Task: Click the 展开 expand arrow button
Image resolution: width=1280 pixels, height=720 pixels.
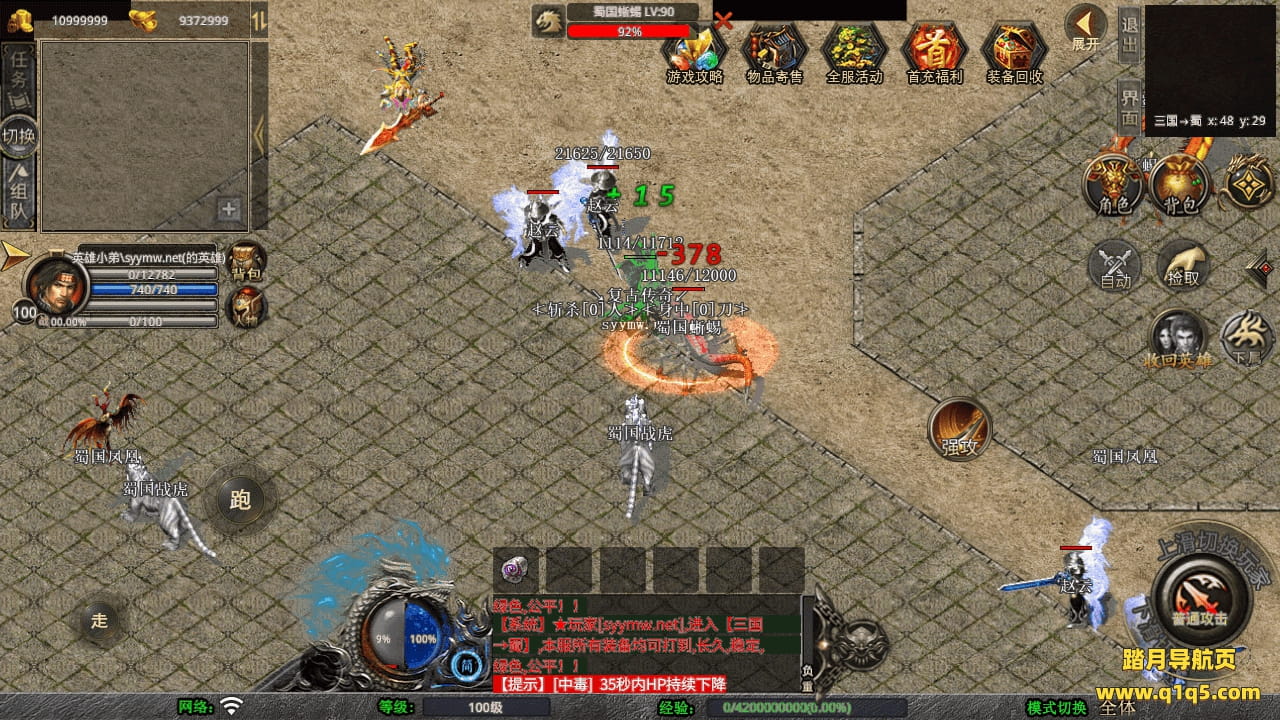Action: [x=1085, y=27]
